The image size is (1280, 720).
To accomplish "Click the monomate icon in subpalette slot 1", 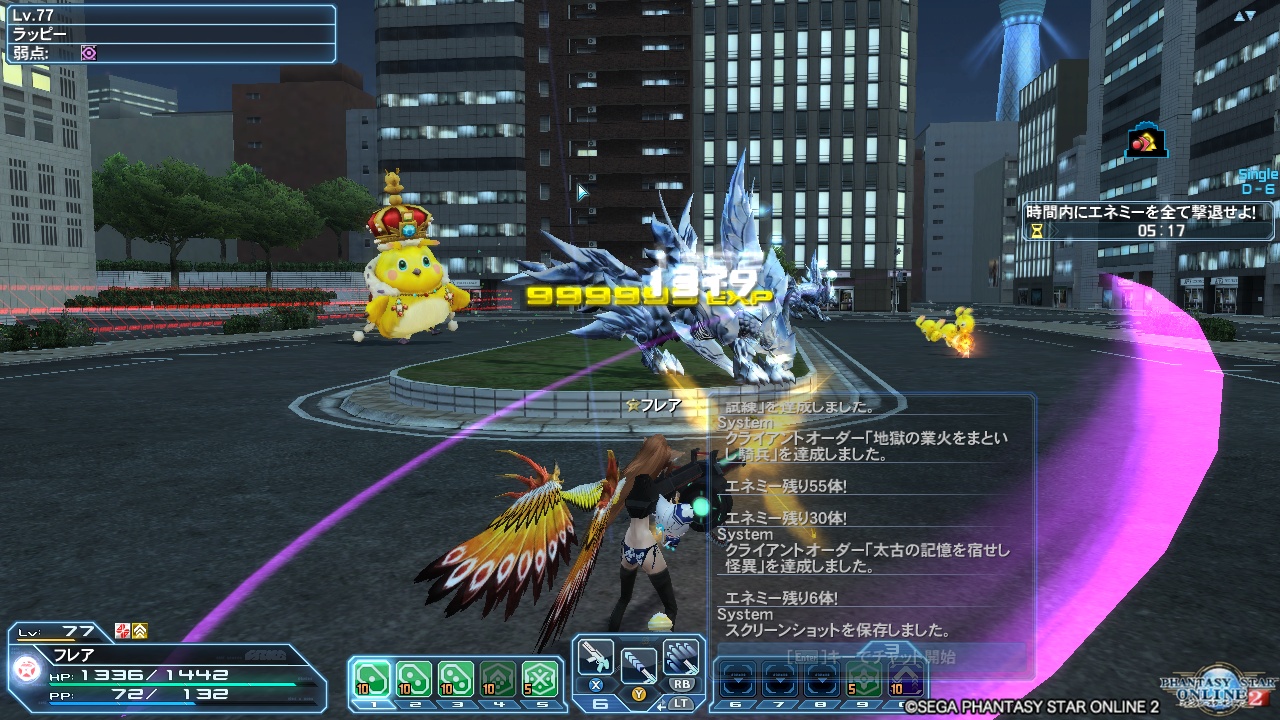I will 372,679.
